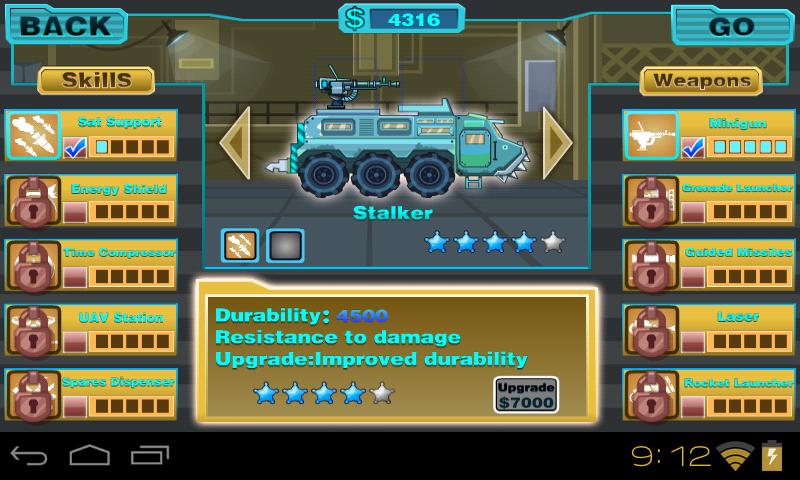
Task: Click the empty gray slot under vehicle
Action: tap(285, 244)
